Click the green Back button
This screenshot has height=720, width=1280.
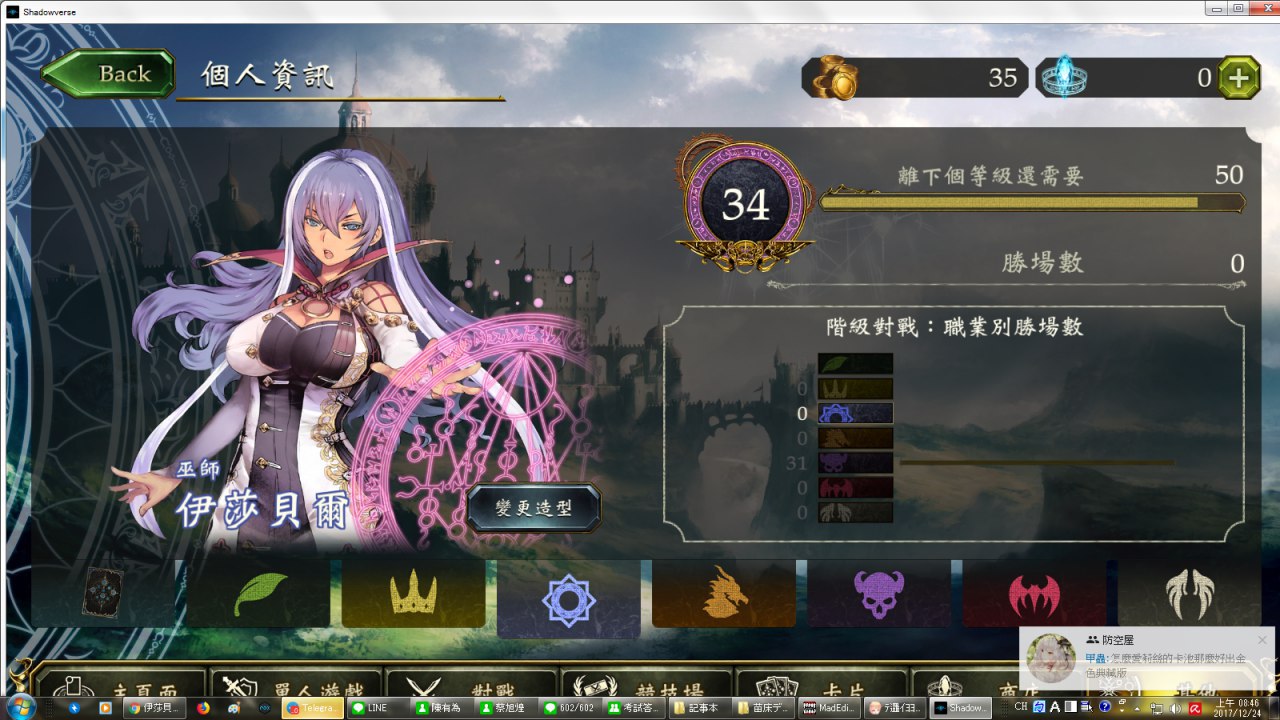point(108,74)
